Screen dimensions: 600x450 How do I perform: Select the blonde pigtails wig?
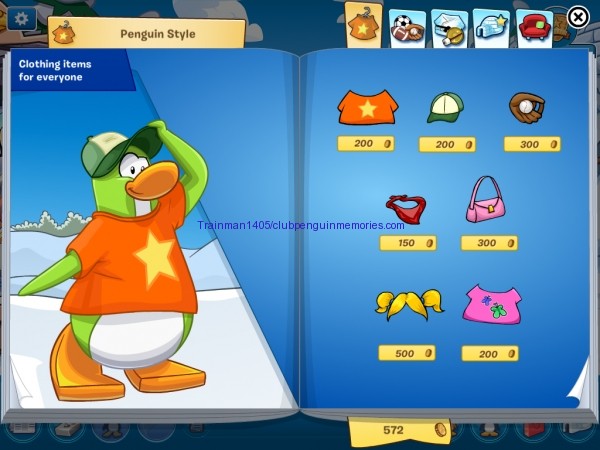click(408, 303)
